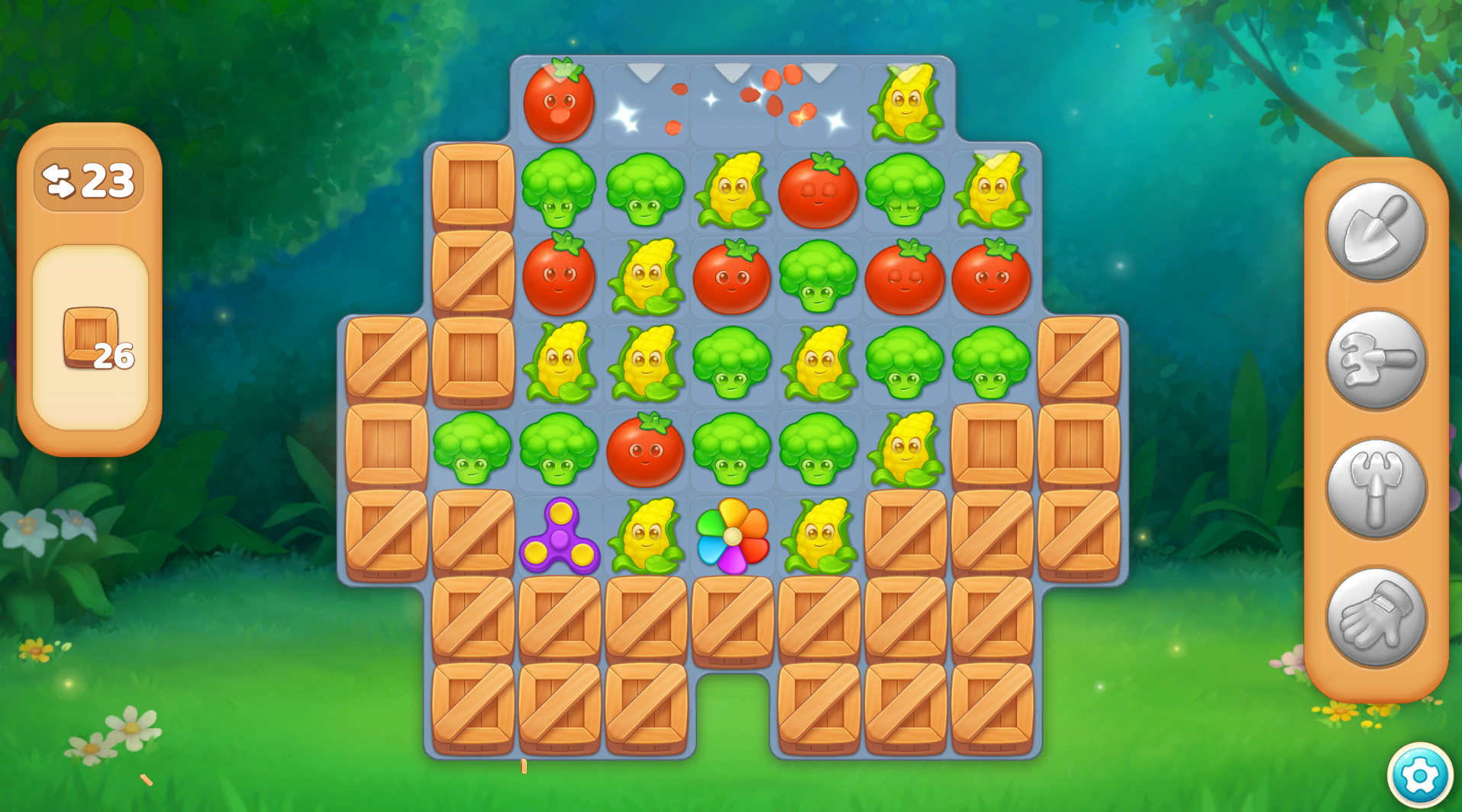
Task: Activate the rainbow pinwheel power-up
Action: (732, 536)
